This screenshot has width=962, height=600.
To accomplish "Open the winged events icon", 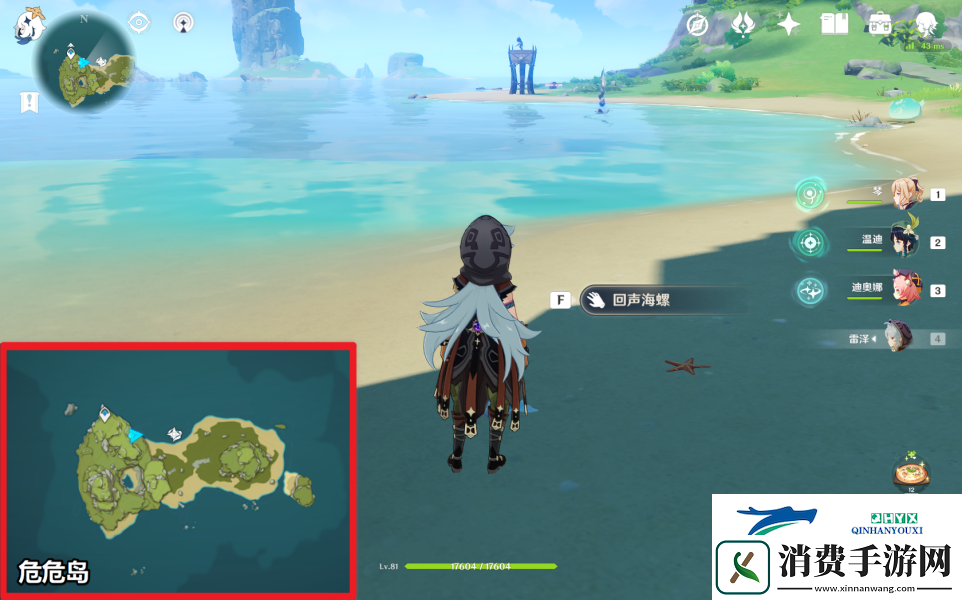I will coord(742,25).
